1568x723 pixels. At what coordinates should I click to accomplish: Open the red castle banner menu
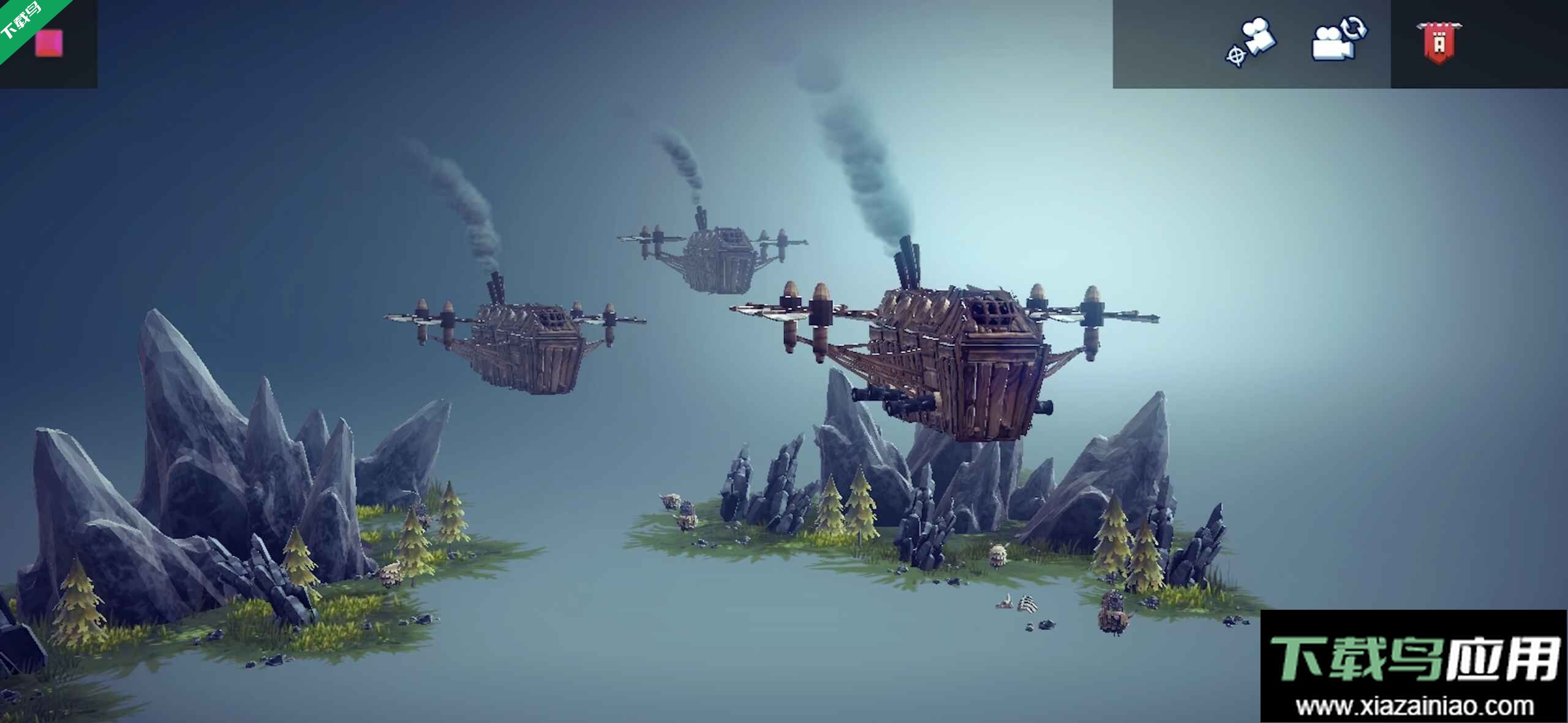coord(1439,42)
